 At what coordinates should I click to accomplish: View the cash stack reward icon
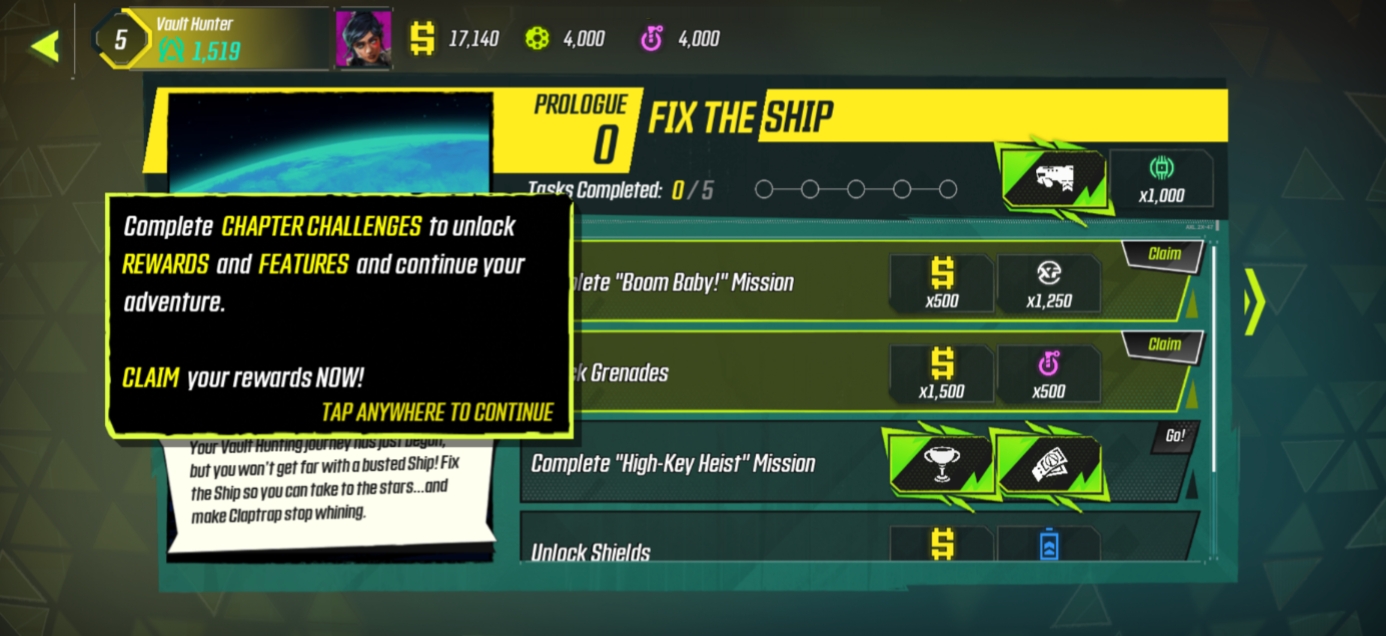click(x=1050, y=464)
